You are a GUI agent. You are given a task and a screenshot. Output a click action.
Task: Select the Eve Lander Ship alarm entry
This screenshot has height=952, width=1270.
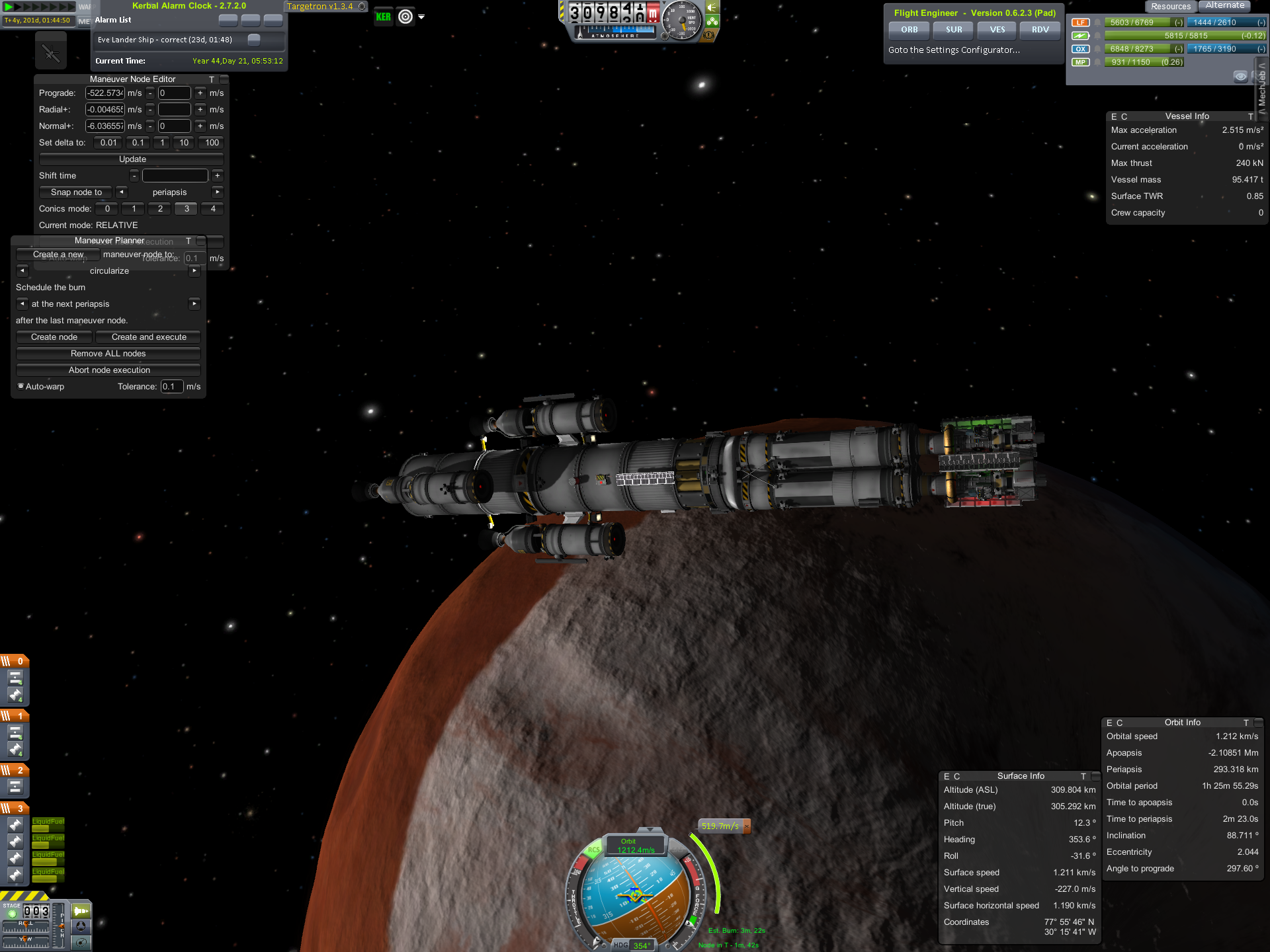pyautogui.click(x=165, y=40)
